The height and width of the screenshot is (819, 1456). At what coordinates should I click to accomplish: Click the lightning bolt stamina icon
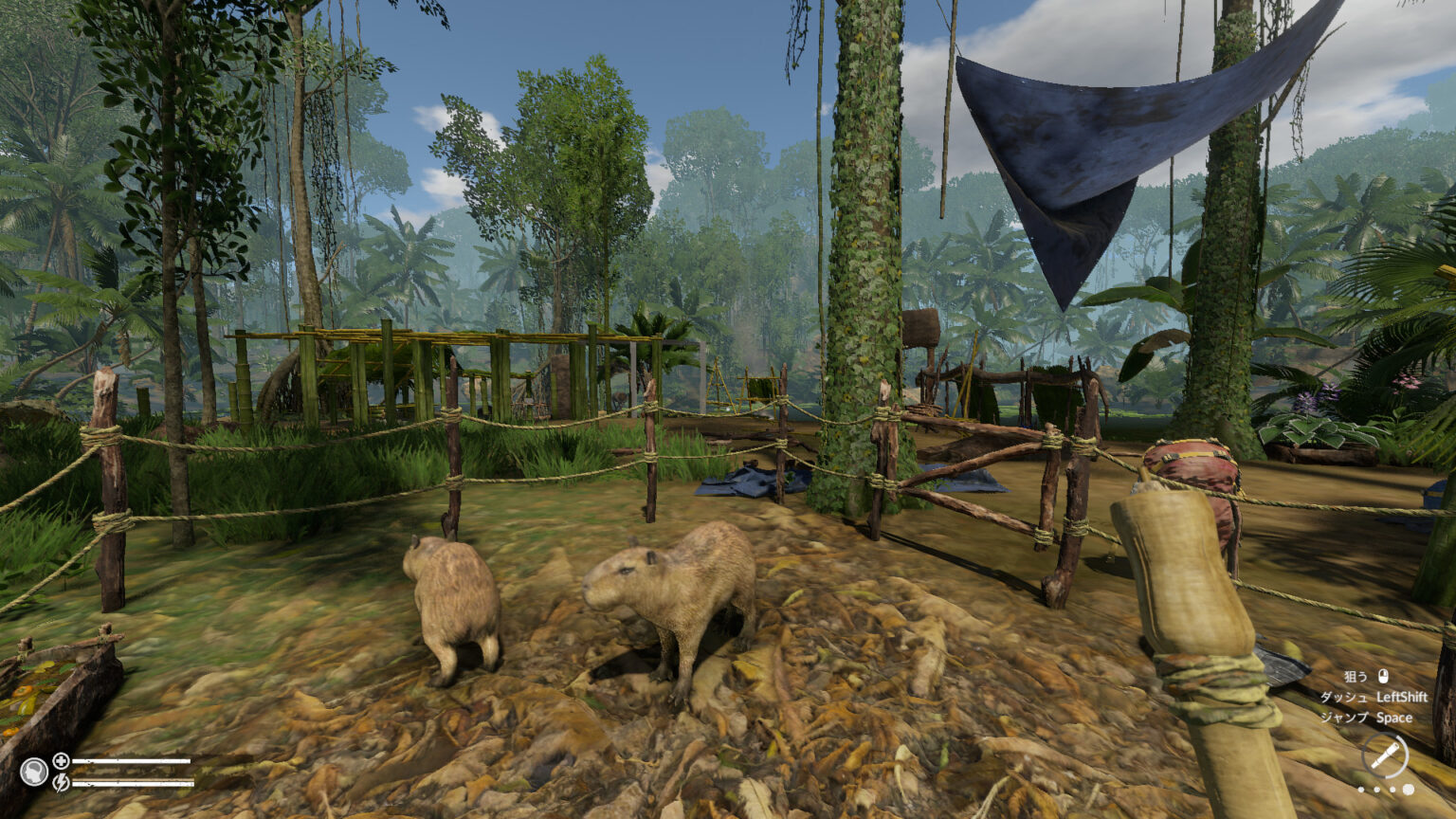click(x=61, y=782)
